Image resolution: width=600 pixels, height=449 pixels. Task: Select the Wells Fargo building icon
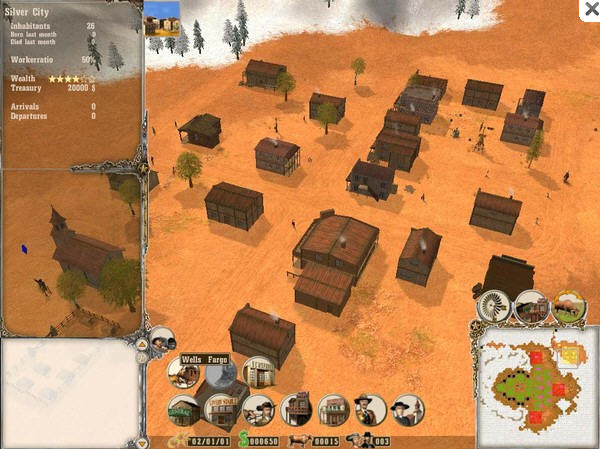point(184,372)
